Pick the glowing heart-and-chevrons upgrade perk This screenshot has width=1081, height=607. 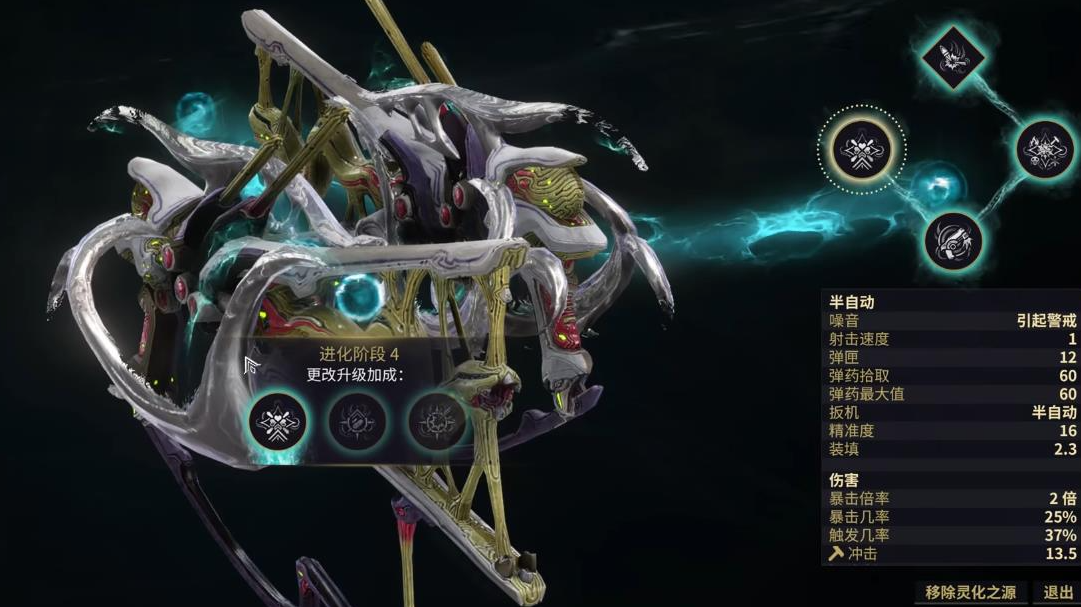pyautogui.click(x=277, y=423)
